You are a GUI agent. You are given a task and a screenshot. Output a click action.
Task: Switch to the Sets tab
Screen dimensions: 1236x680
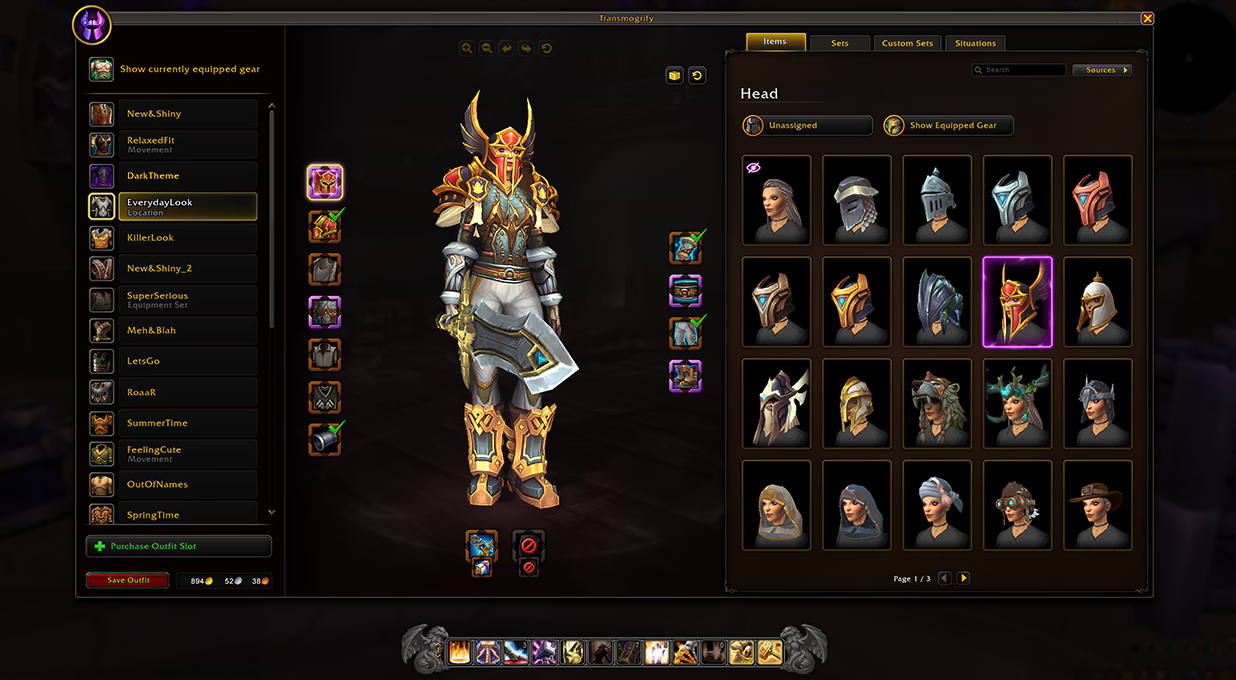tap(839, 43)
